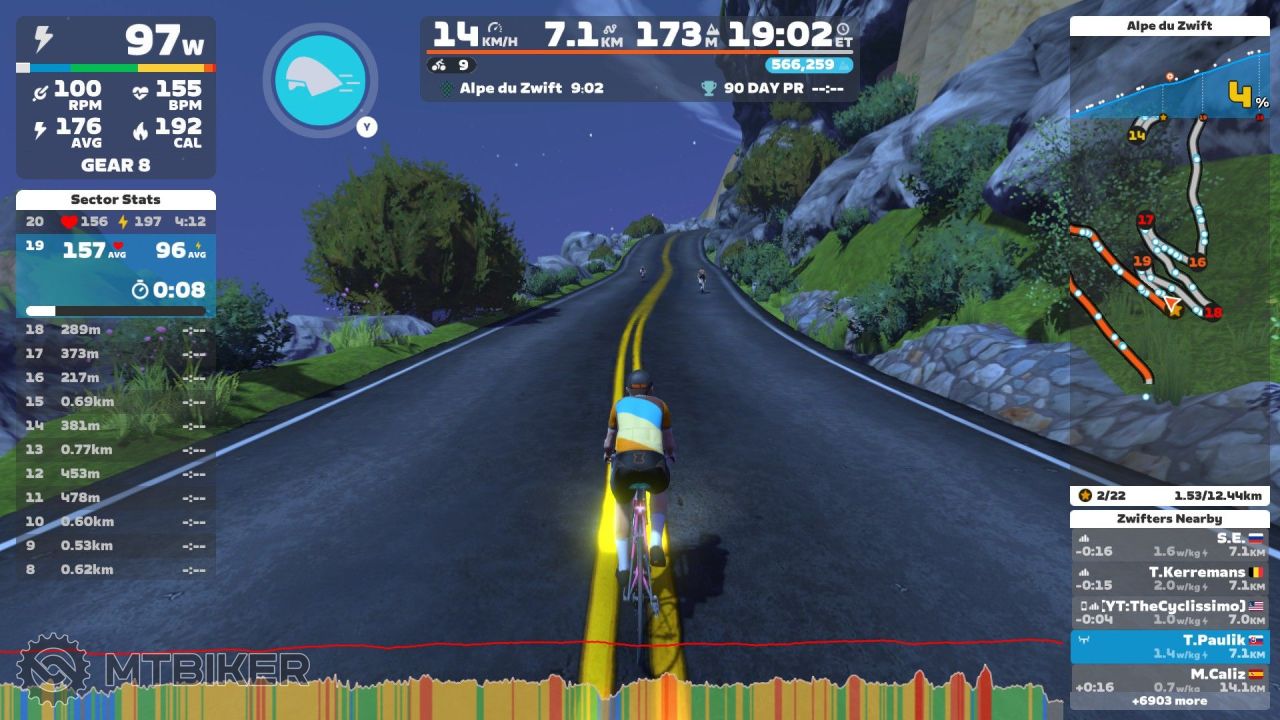Select completed sector 20 row
Screen dimensions: 1280x720
[116, 222]
